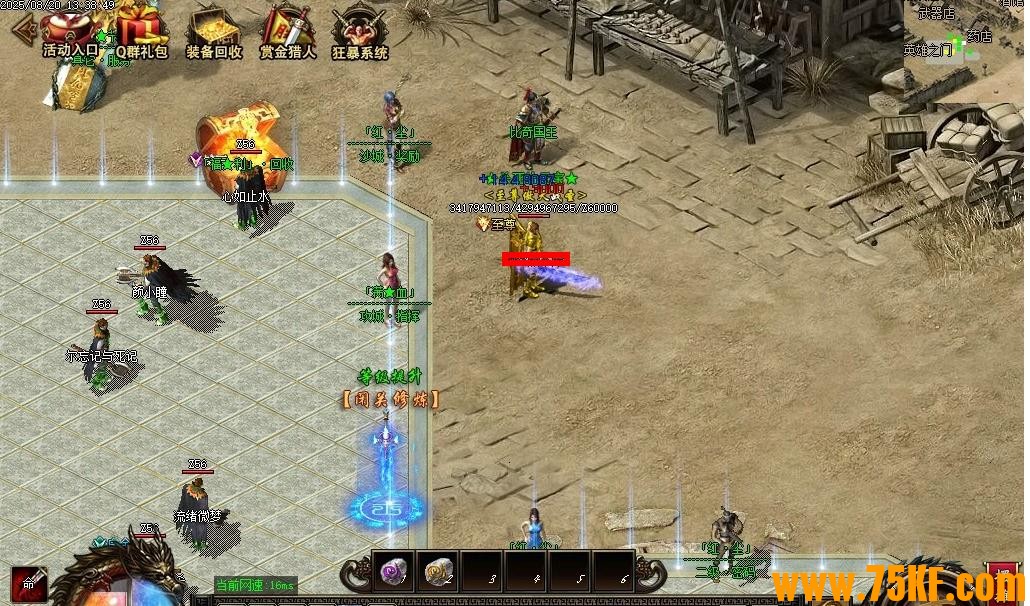Screen dimensions: 1030x606
Task: Open the 装备回收 equipment recycle chest
Action: [214, 30]
